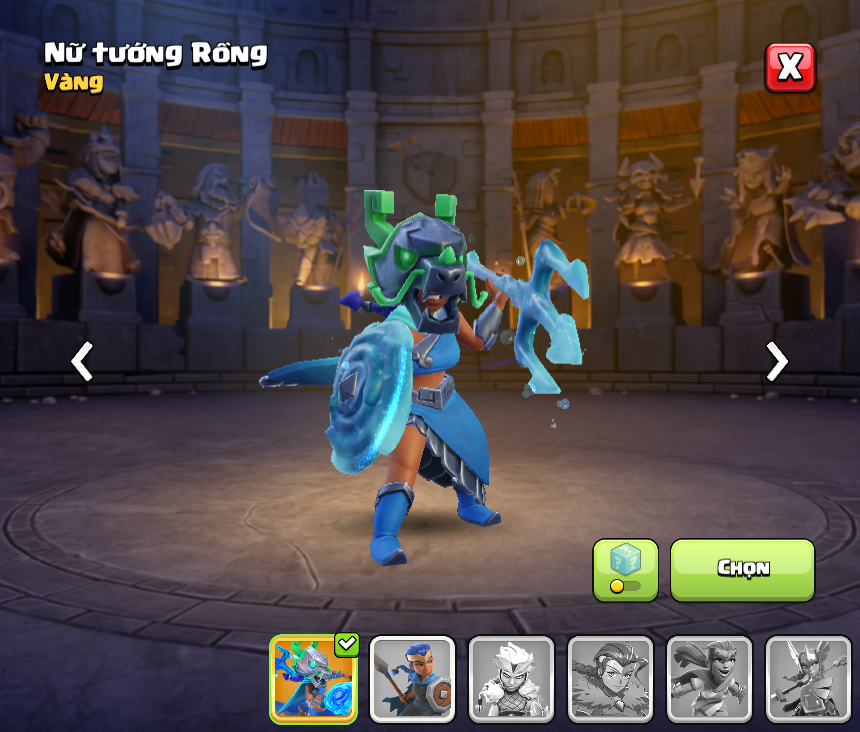Pick the greyed-out spiky-haired skin thumbnail
The image size is (860, 732).
point(511,679)
